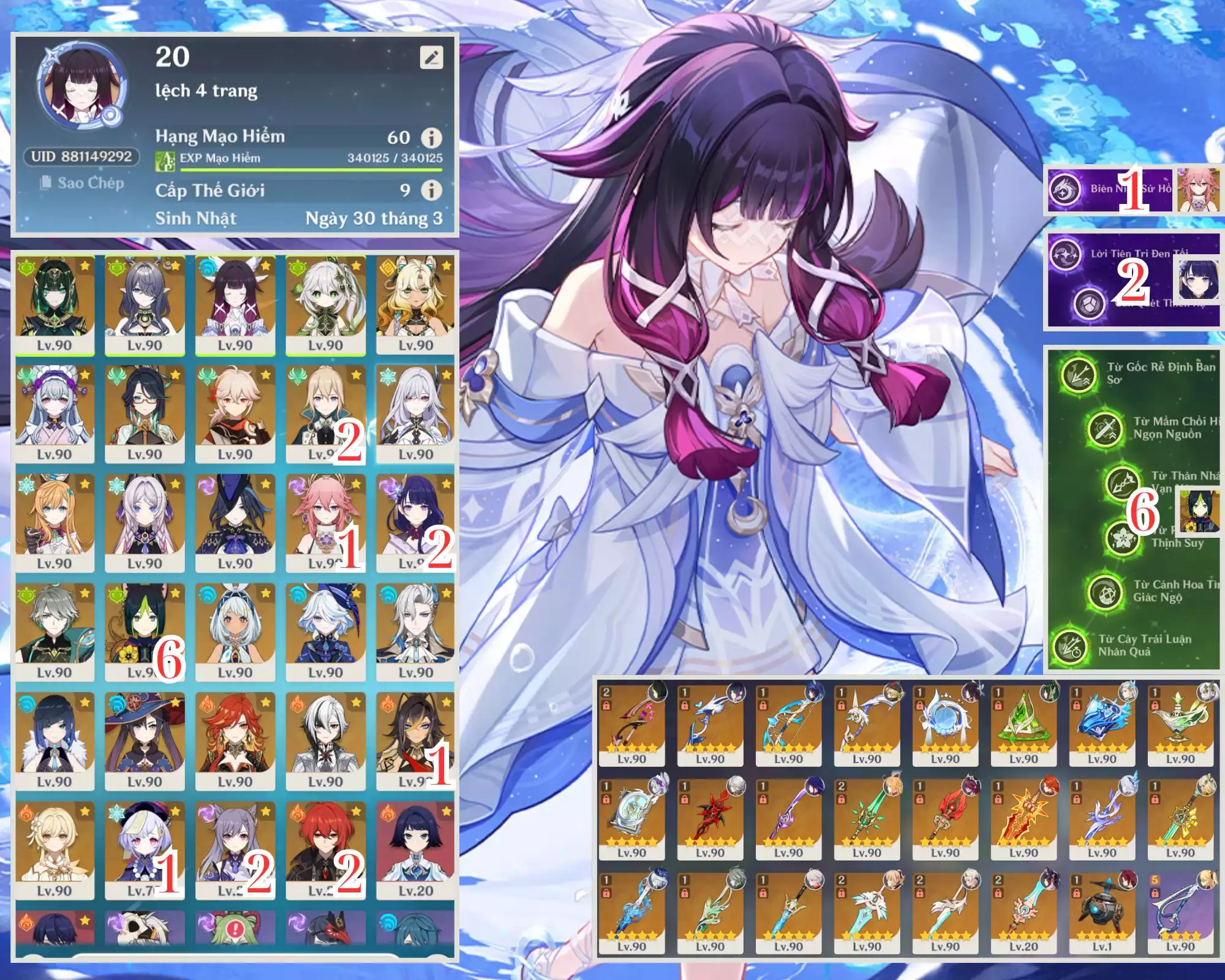Select the Qiqi character card
The width and height of the screenshot is (1225, 980).
click(x=145, y=850)
